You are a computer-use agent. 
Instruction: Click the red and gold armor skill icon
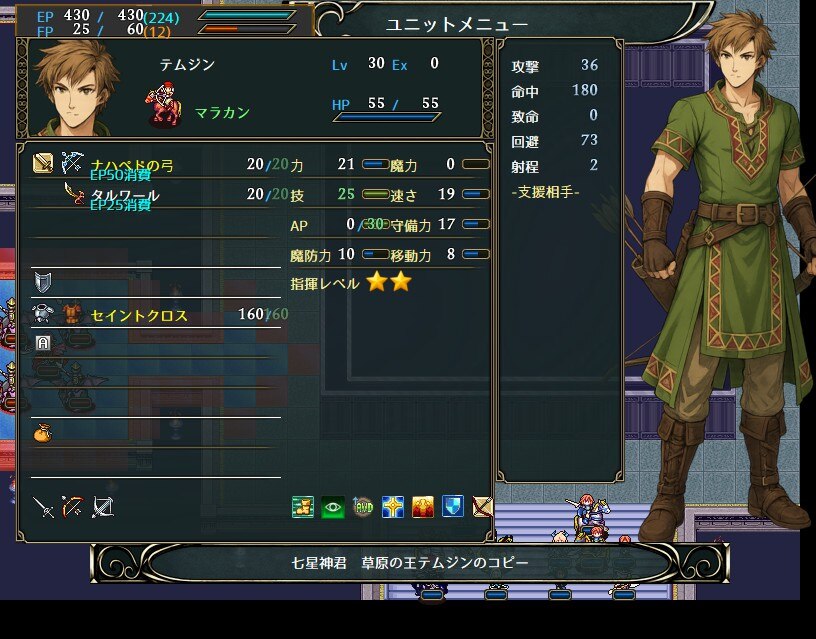tap(423, 507)
